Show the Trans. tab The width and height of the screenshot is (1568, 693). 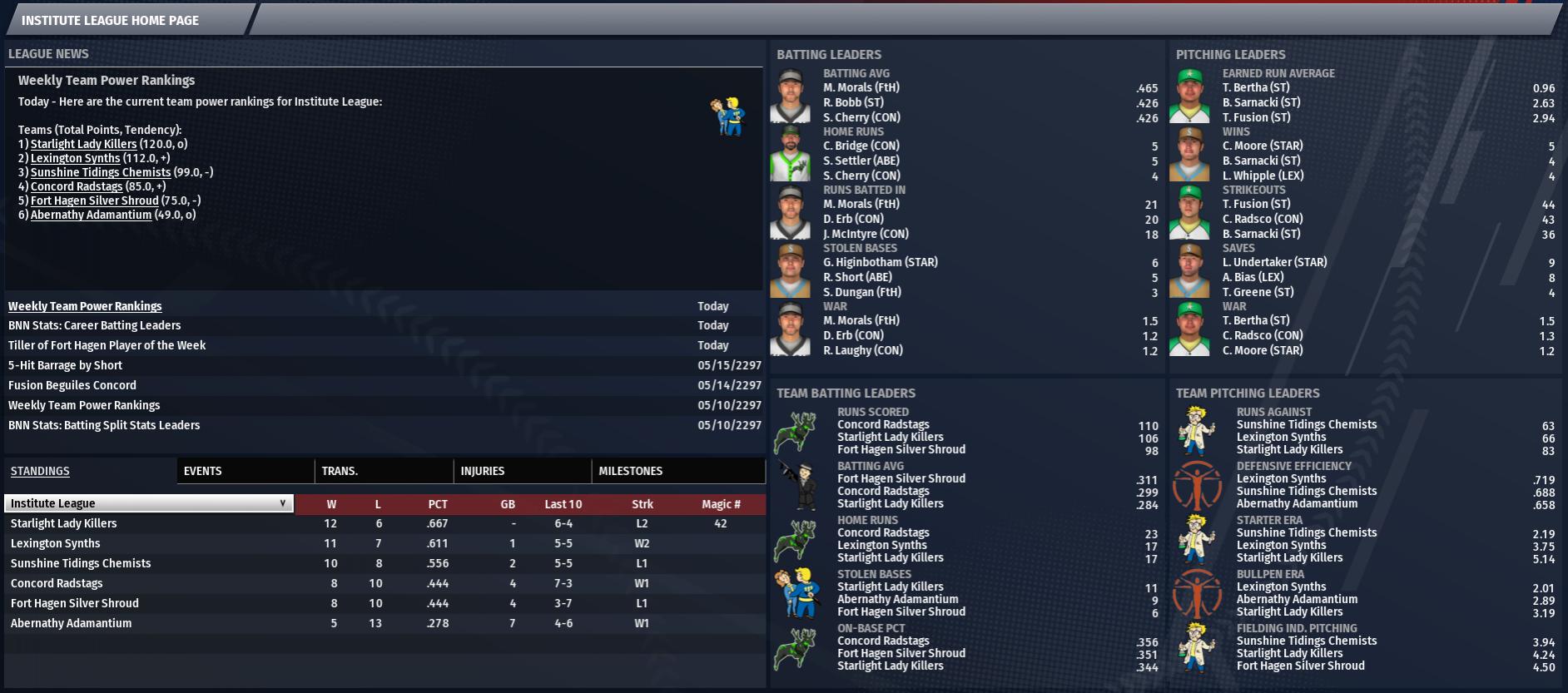click(340, 471)
